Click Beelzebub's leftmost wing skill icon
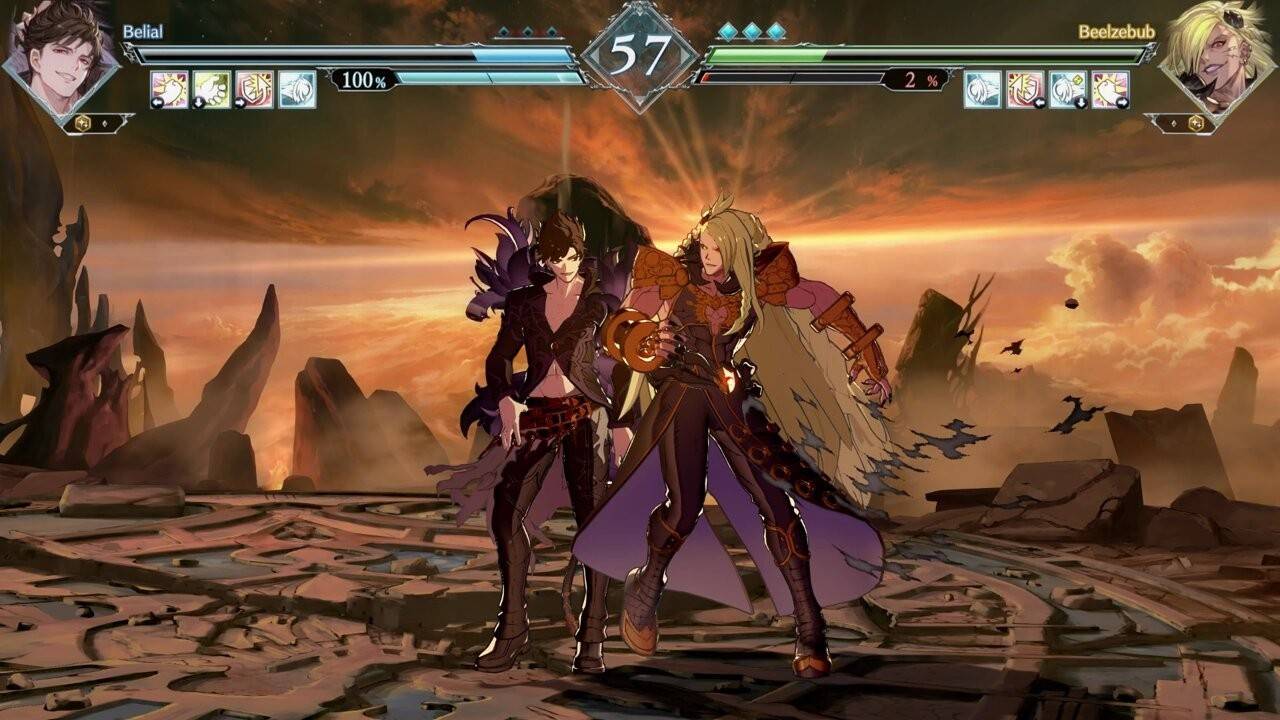The width and height of the screenshot is (1280, 720). click(x=983, y=89)
